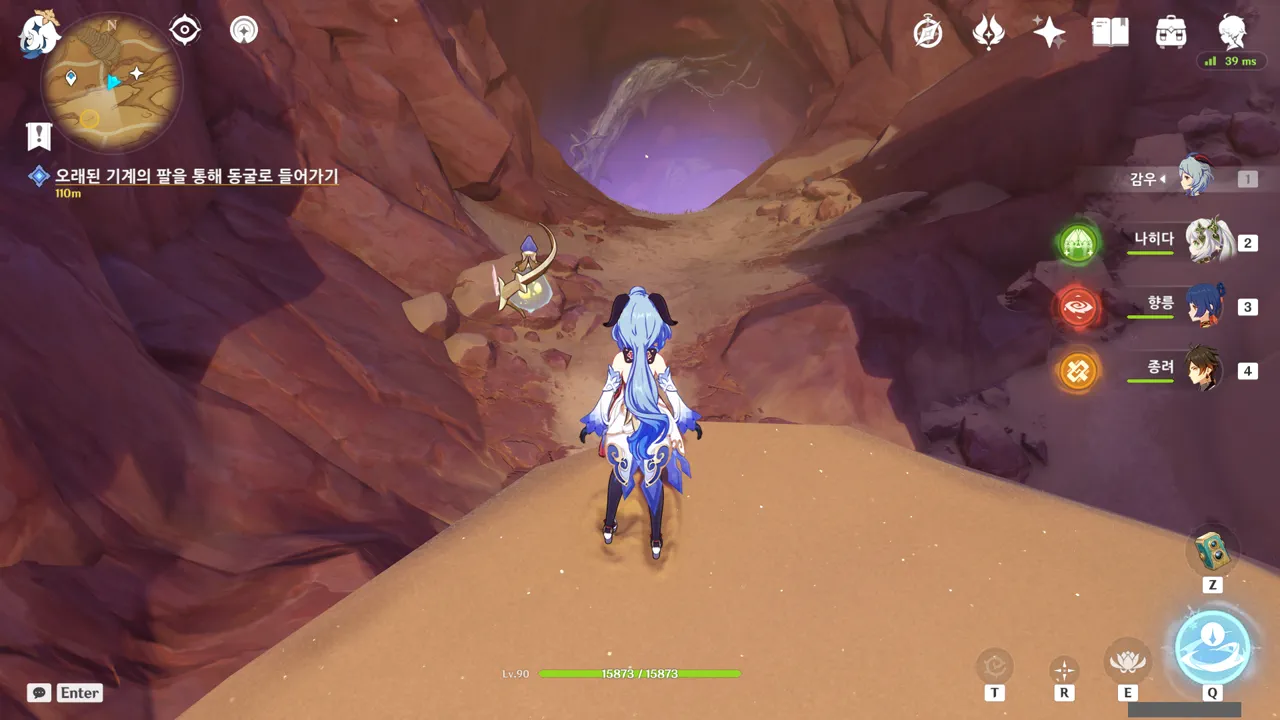
Task: Open the compass events icon
Action: pyautogui.click(x=928, y=32)
